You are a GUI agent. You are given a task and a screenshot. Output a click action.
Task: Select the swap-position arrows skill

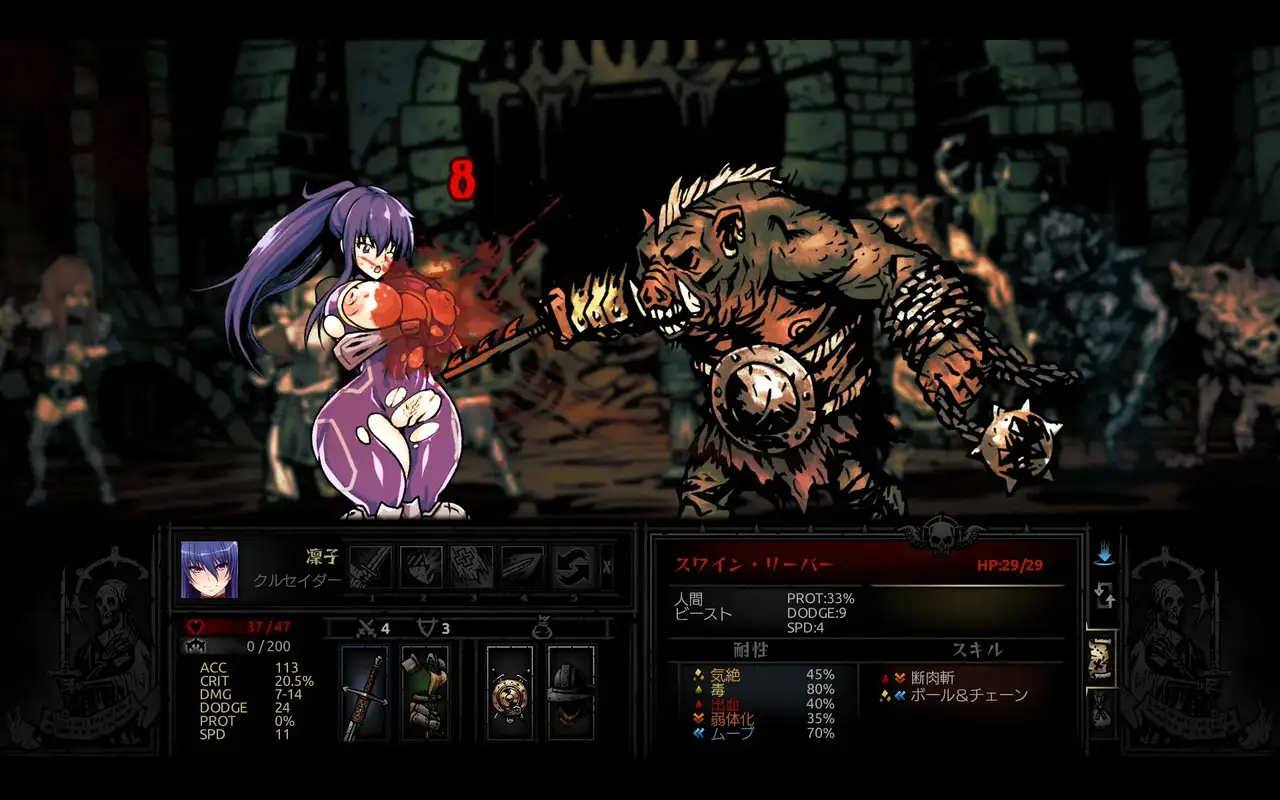coord(573,567)
